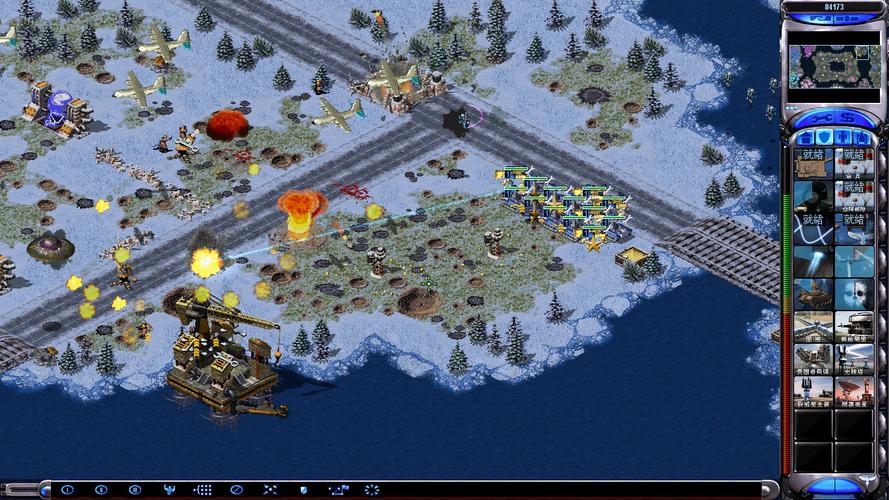
Task: Activate the shield guard command
Action: 304,490
